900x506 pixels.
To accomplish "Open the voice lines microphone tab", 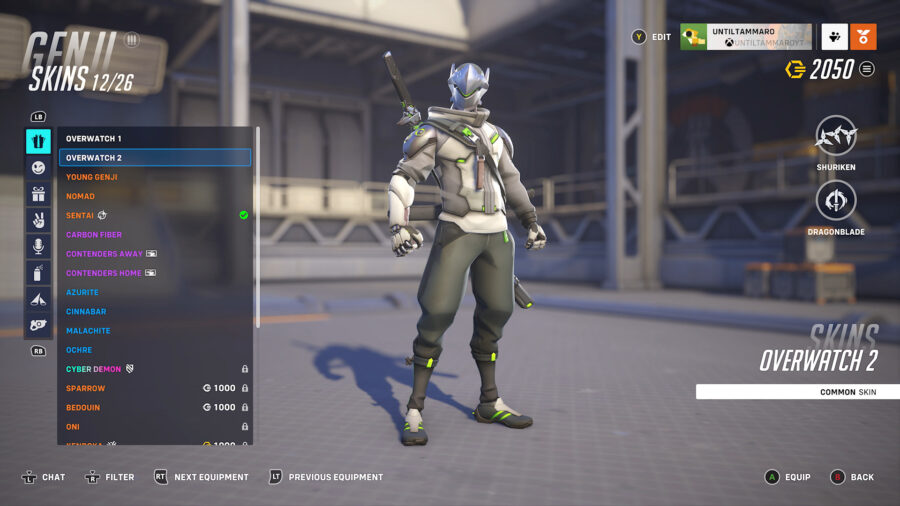I will coord(38,246).
